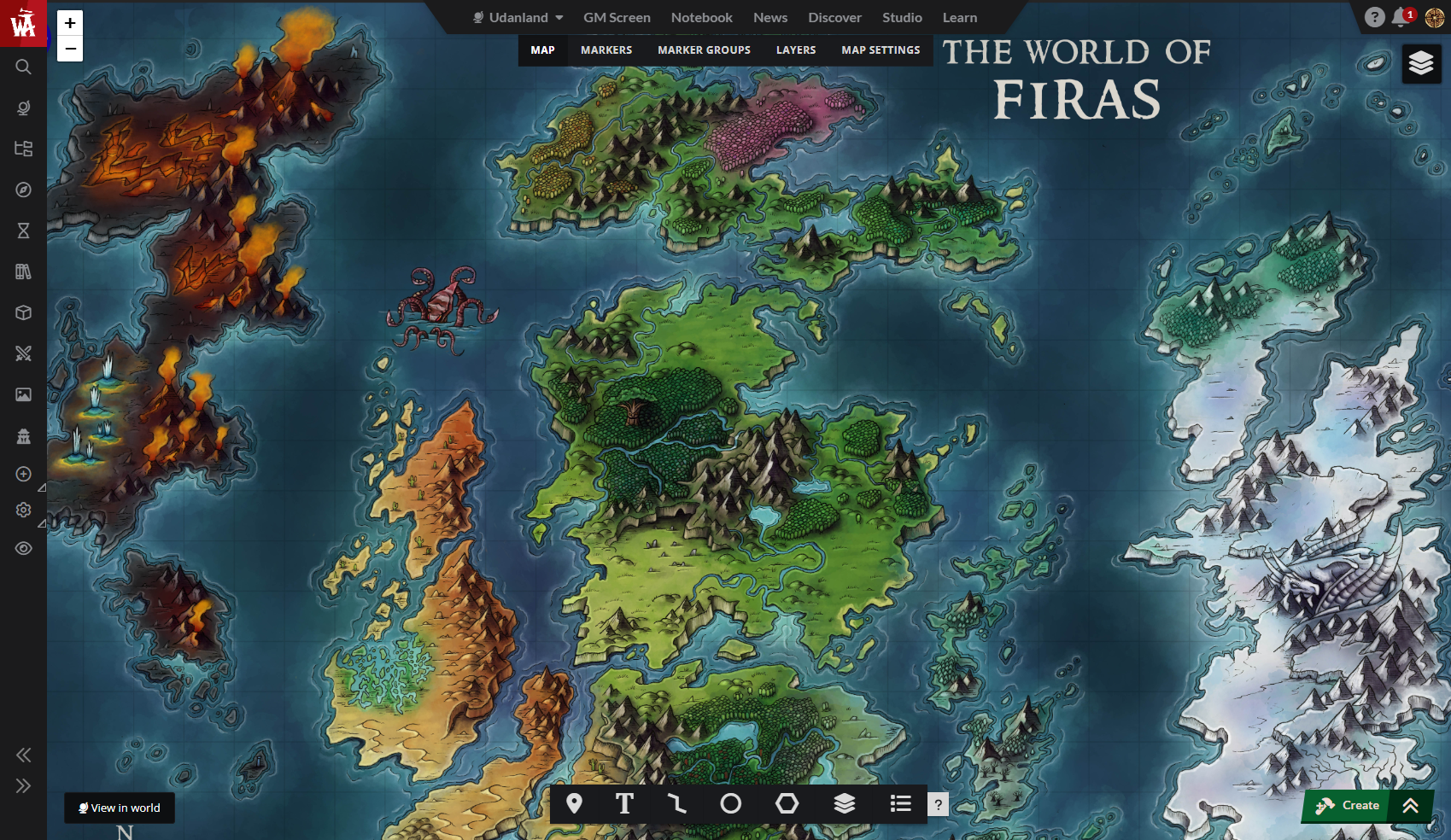Open the layers tool in the bottom toolbar
Screen dimensions: 1451x840
(x=844, y=803)
